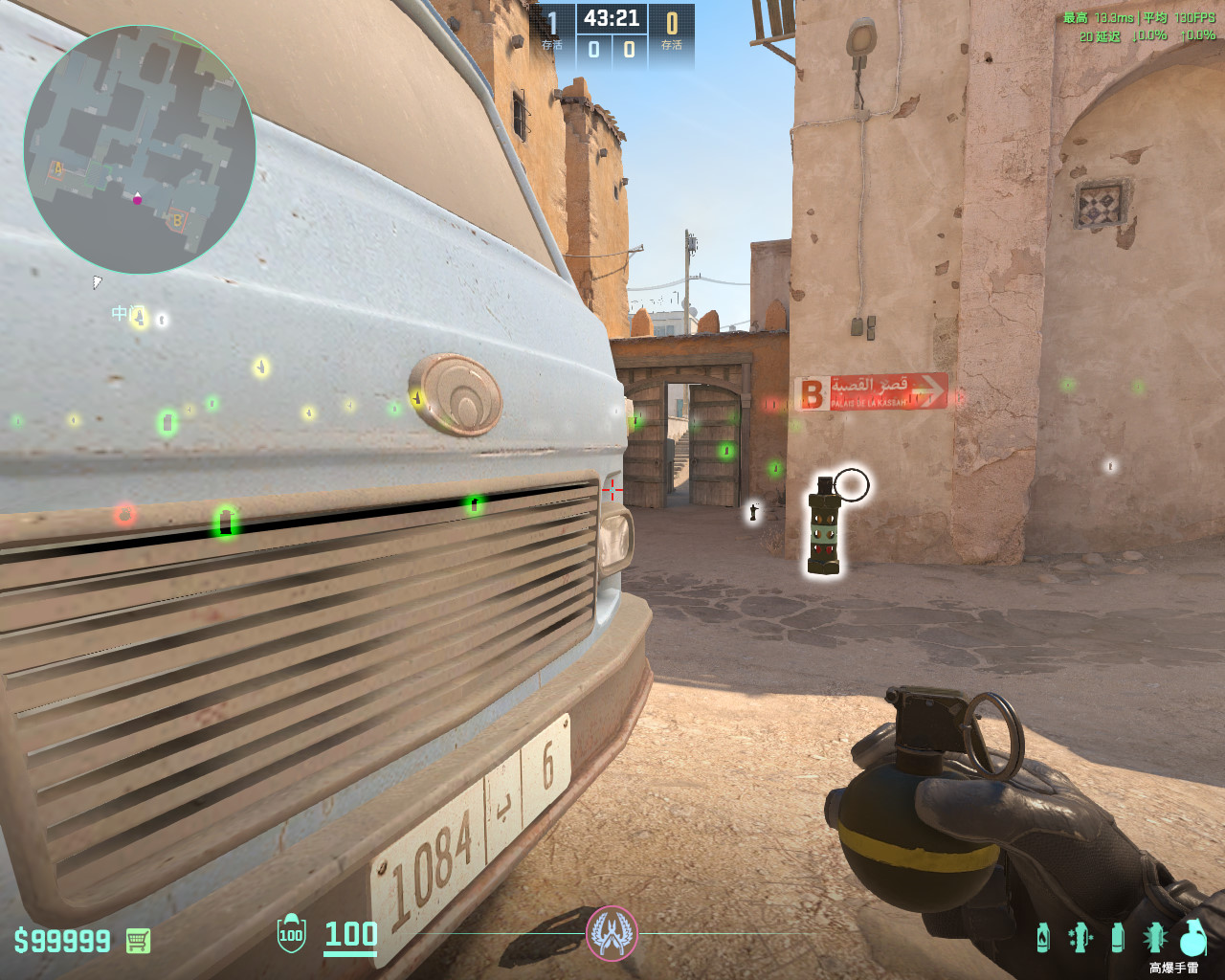Click the Counter-Terrorist team emblem
The width and height of the screenshot is (1225, 980).
[x=612, y=933]
